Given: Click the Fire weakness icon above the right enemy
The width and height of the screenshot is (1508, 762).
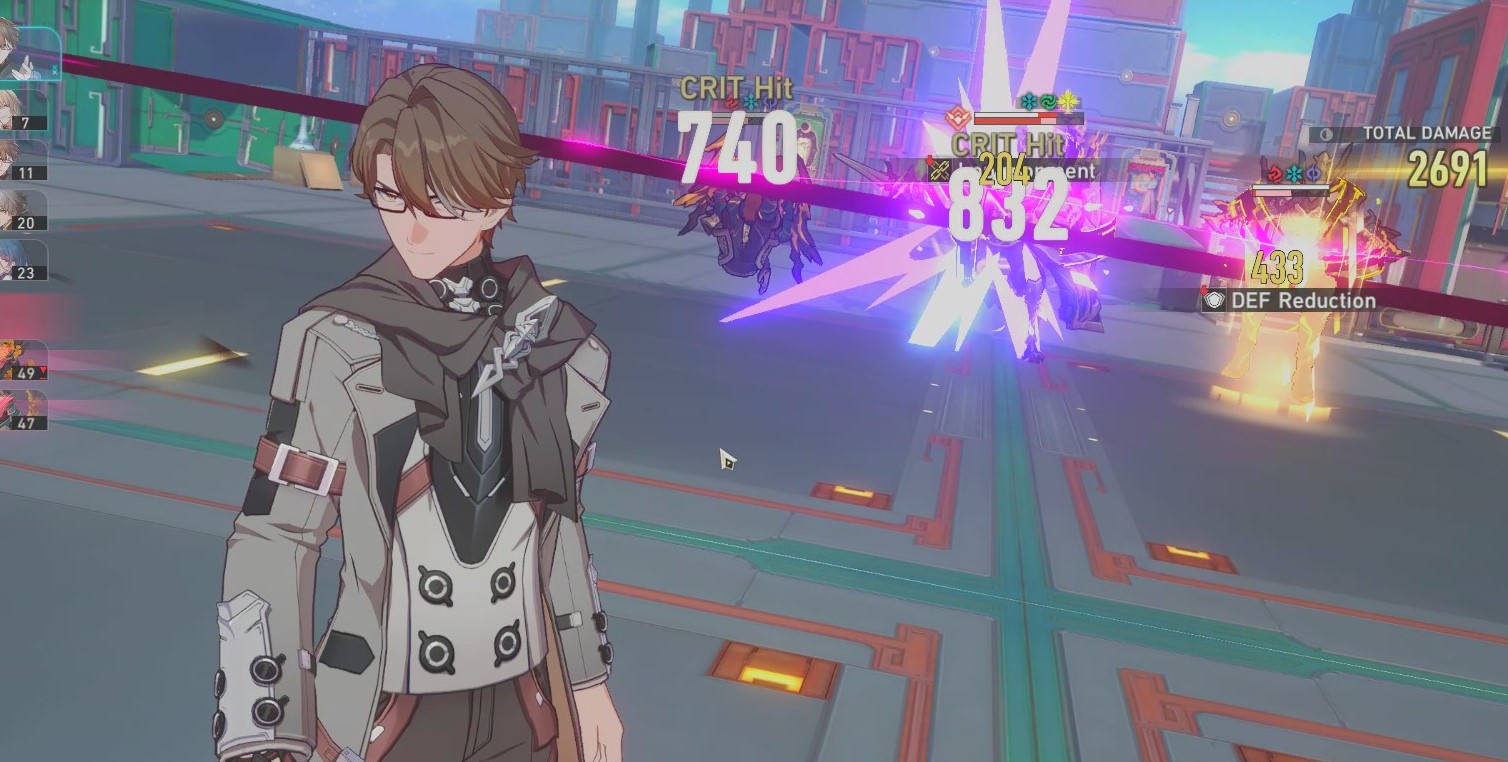Looking at the screenshot, I should [x=1275, y=172].
